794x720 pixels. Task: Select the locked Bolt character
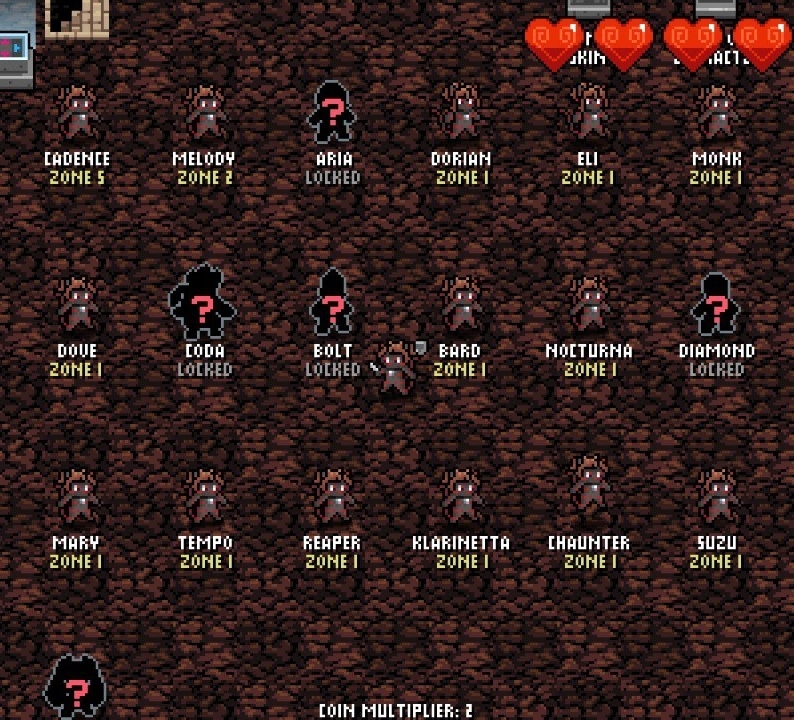(332, 303)
